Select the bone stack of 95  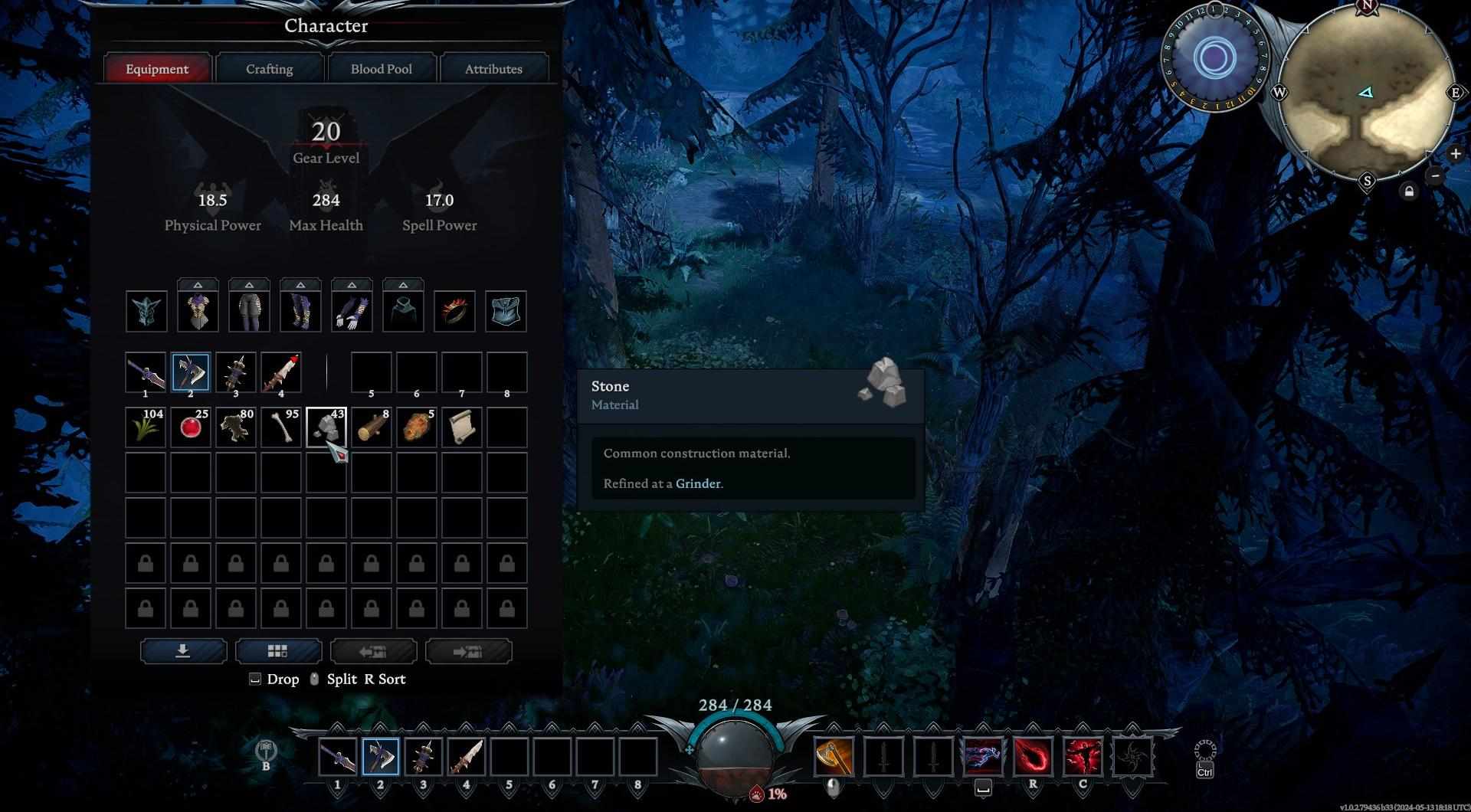click(x=281, y=427)
